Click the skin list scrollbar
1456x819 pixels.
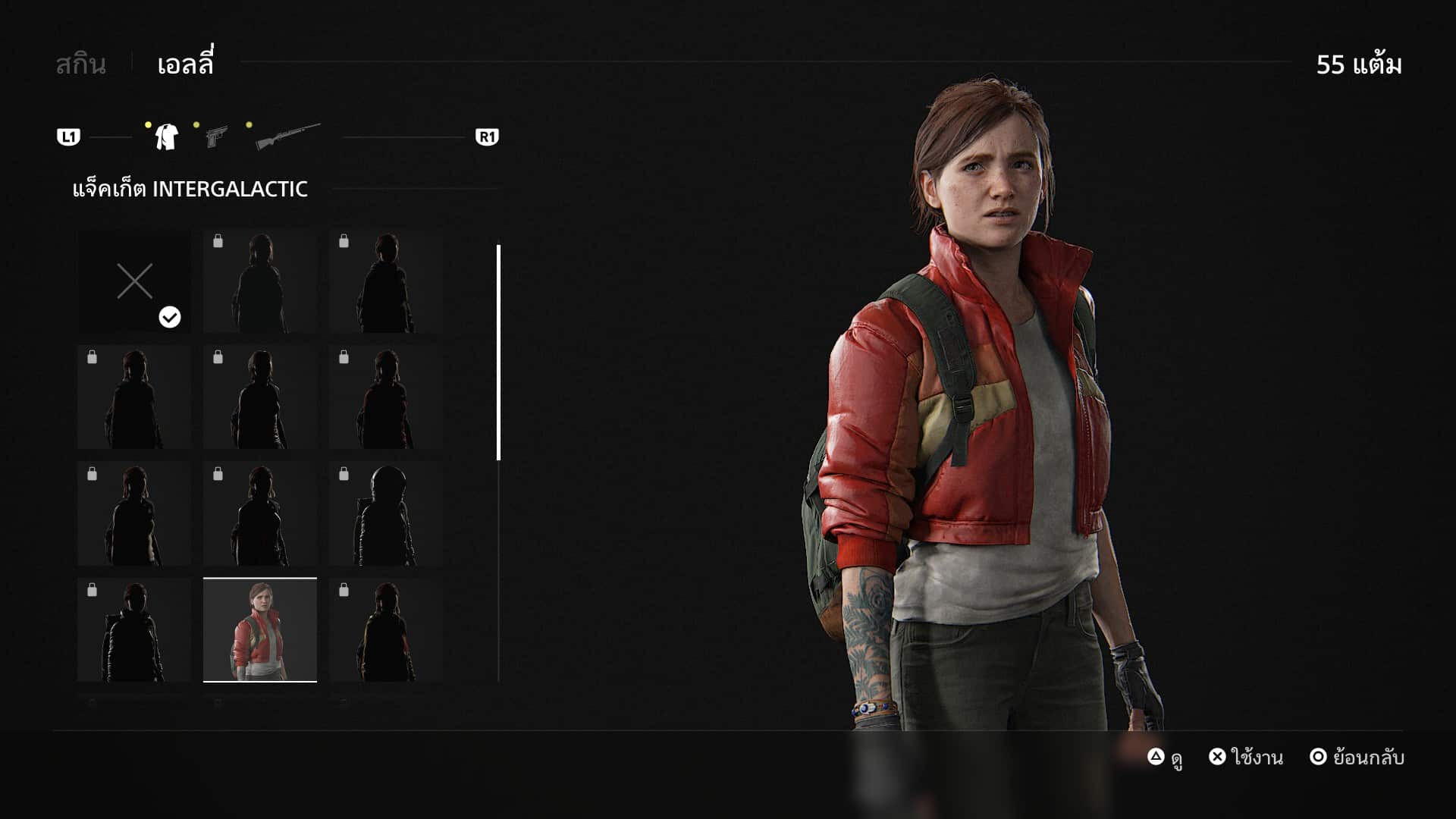click(x=498, y=353)
